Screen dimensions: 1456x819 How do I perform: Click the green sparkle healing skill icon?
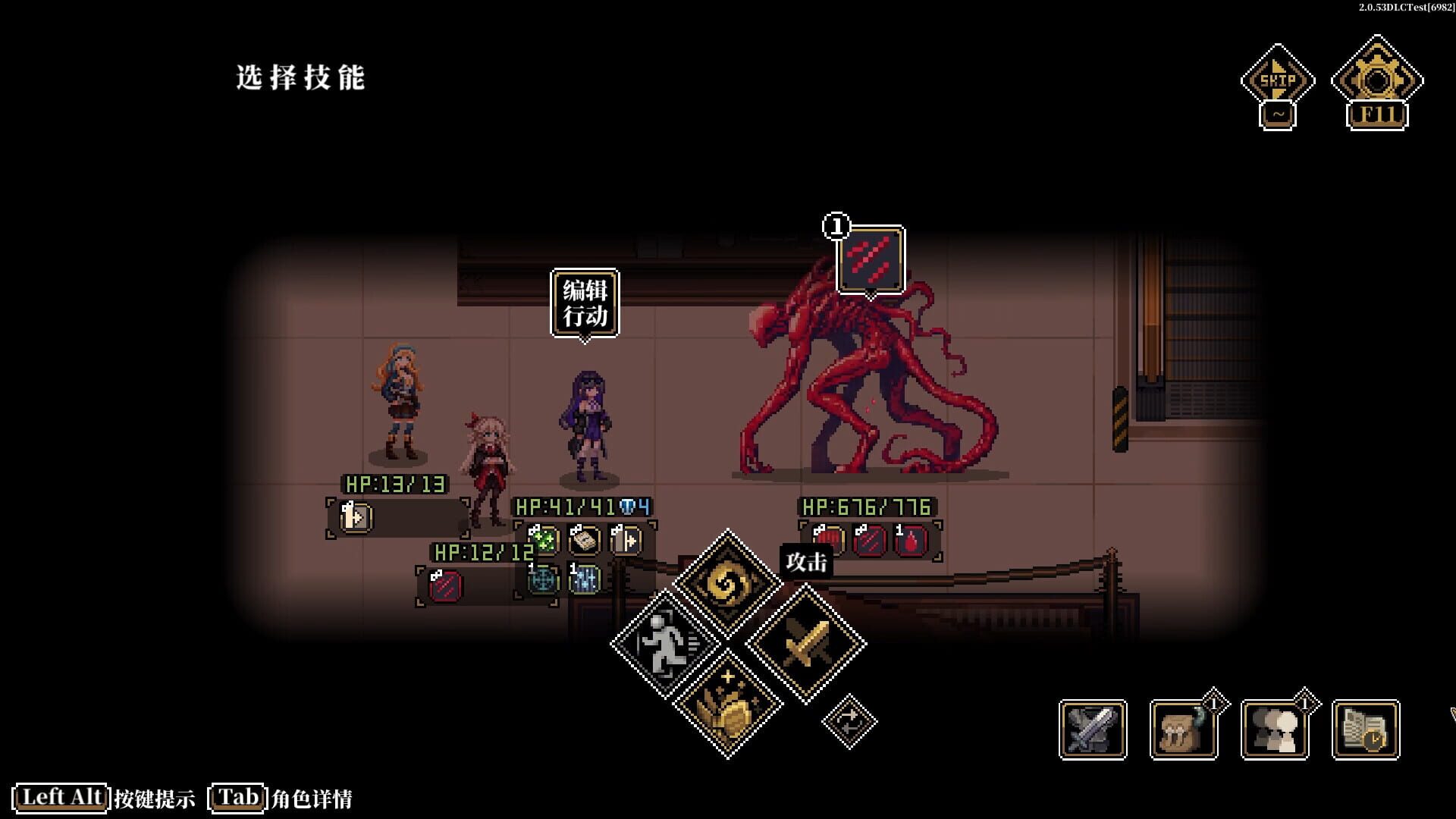point(543,541)
